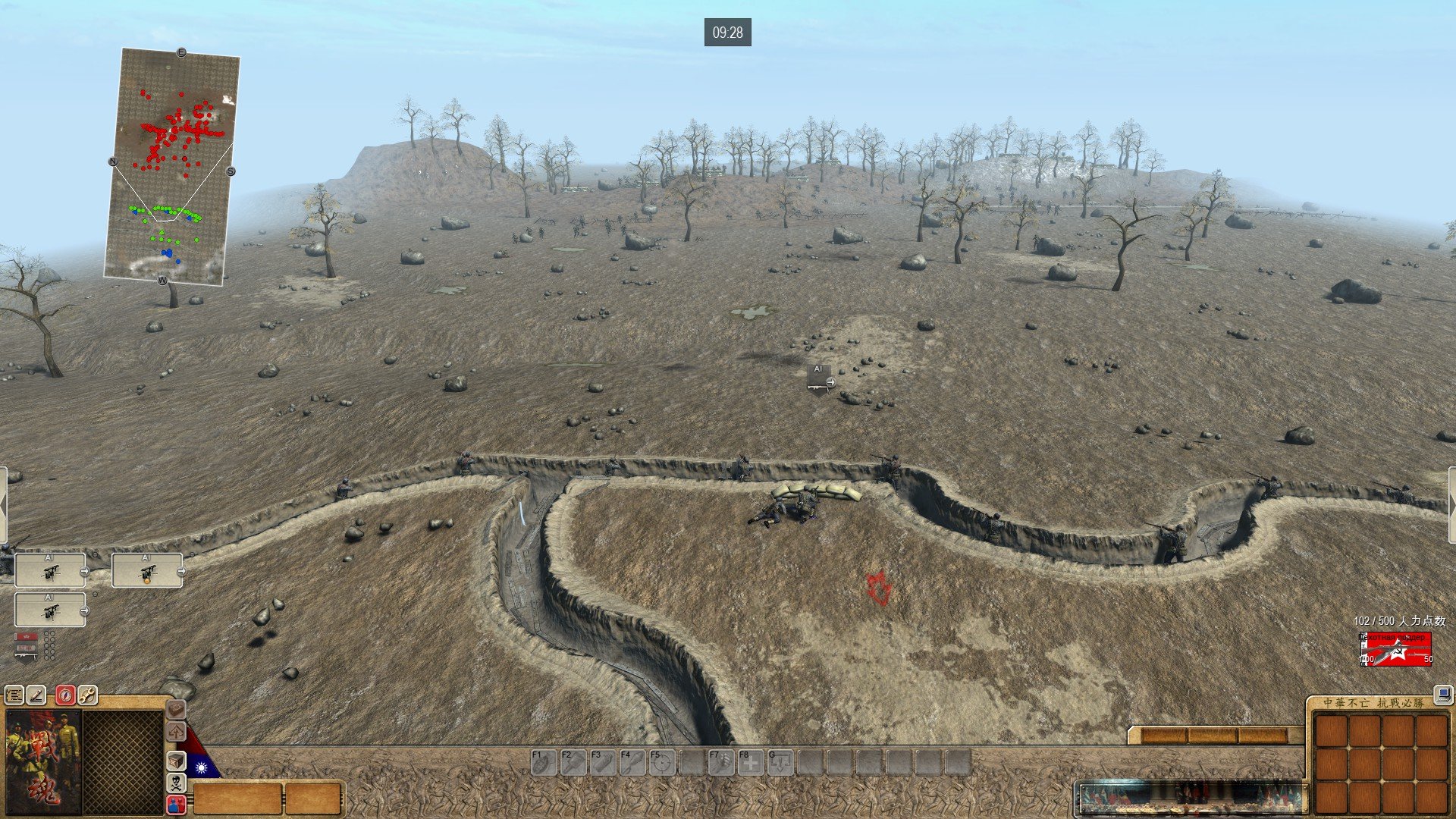Call the red Soviet infantry reinforcement card
Image resolution: width=1456 pixels, height=819 pixels.
click(1396, 649)
